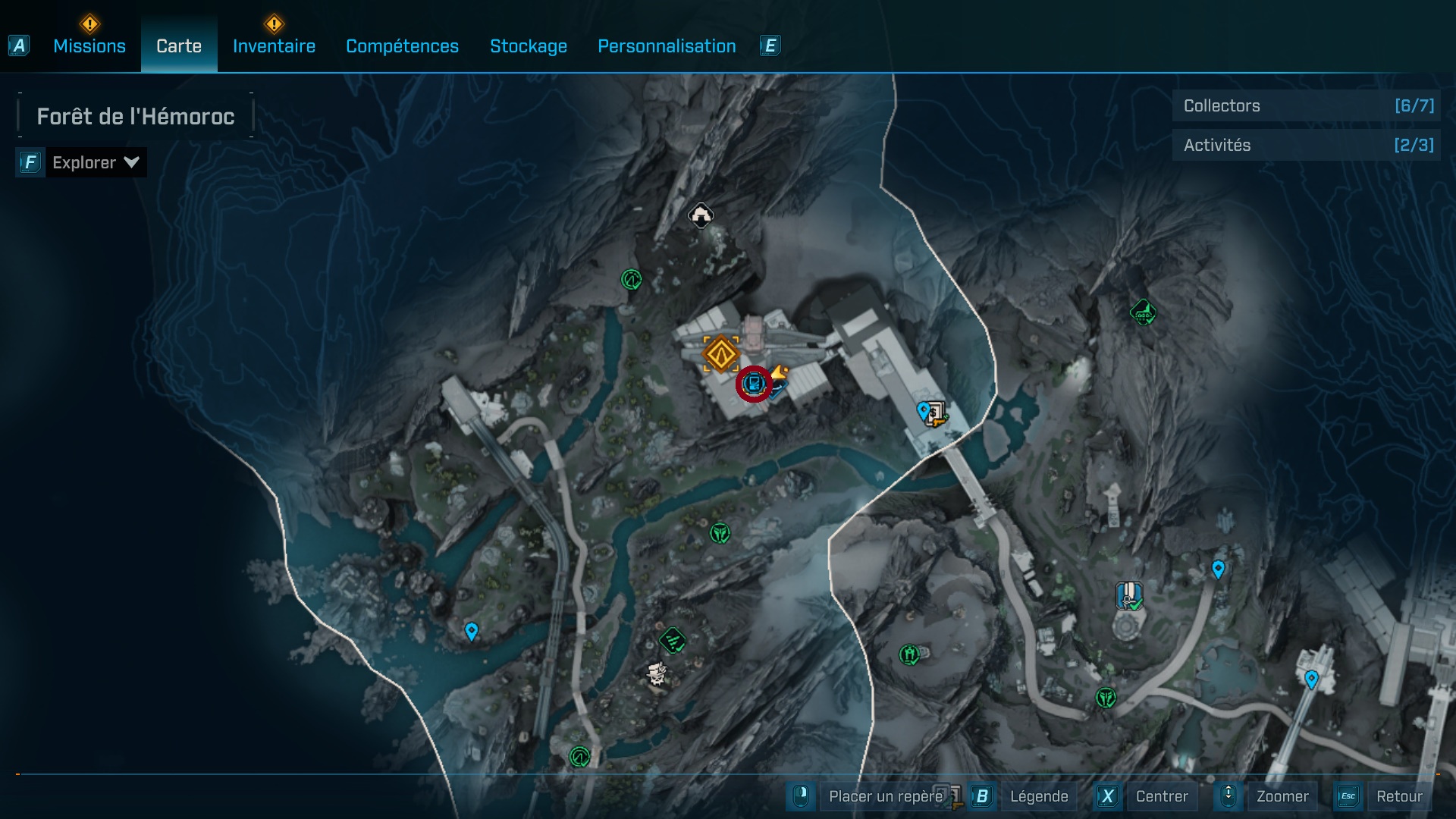1456x819 pixels.
Task: Choose the Retour button
Action: coord(1398,796)
